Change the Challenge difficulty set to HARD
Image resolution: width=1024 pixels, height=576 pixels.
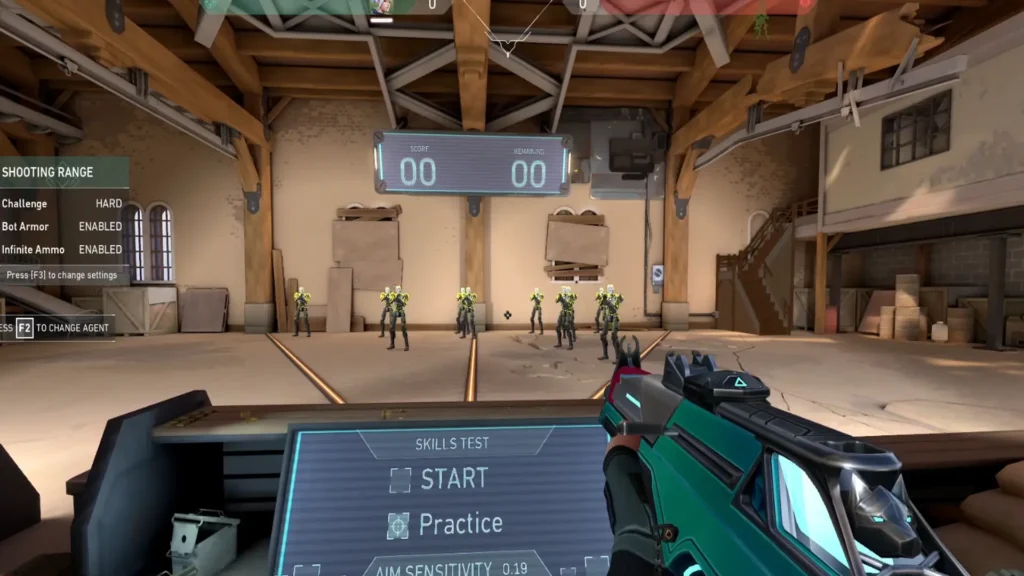[108, 204]
